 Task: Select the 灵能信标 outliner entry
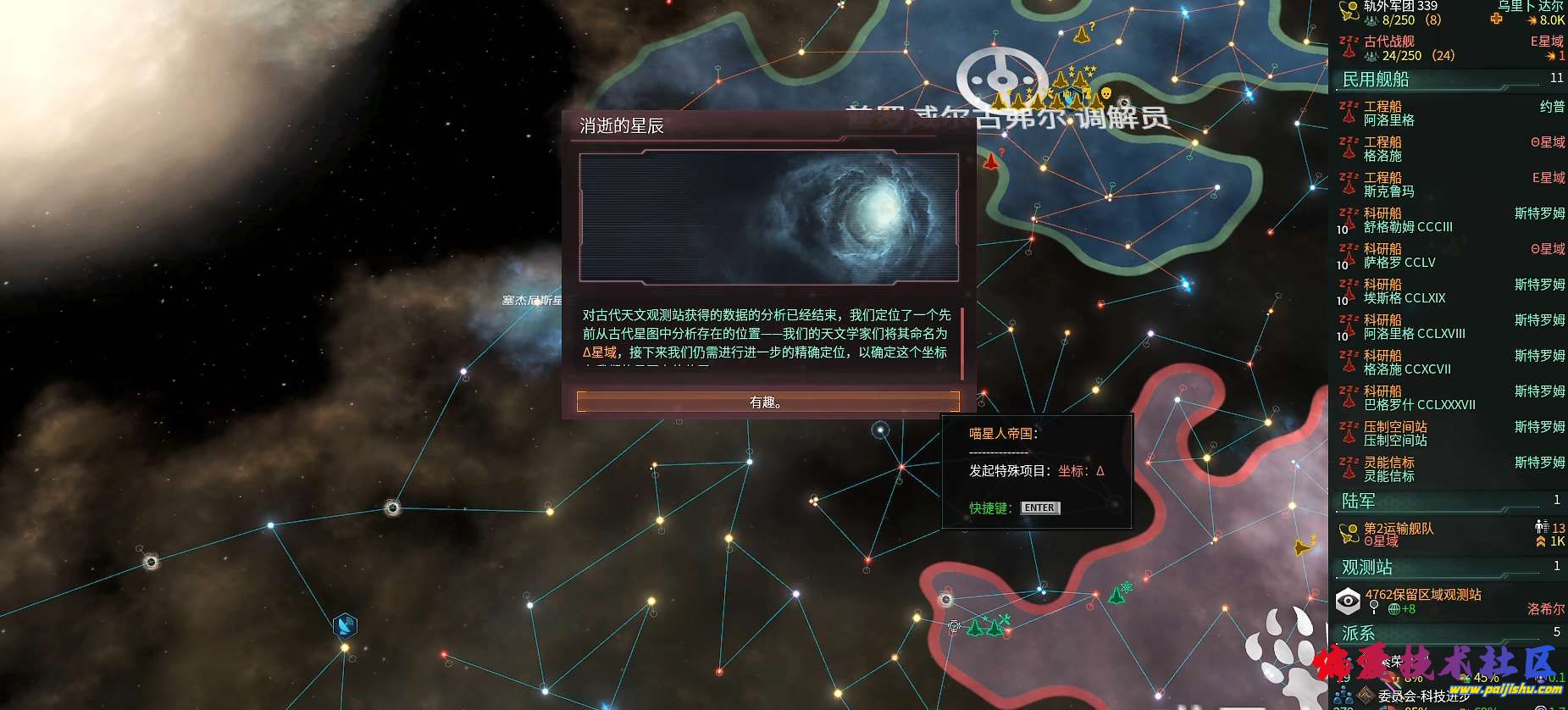point(1449,469)
